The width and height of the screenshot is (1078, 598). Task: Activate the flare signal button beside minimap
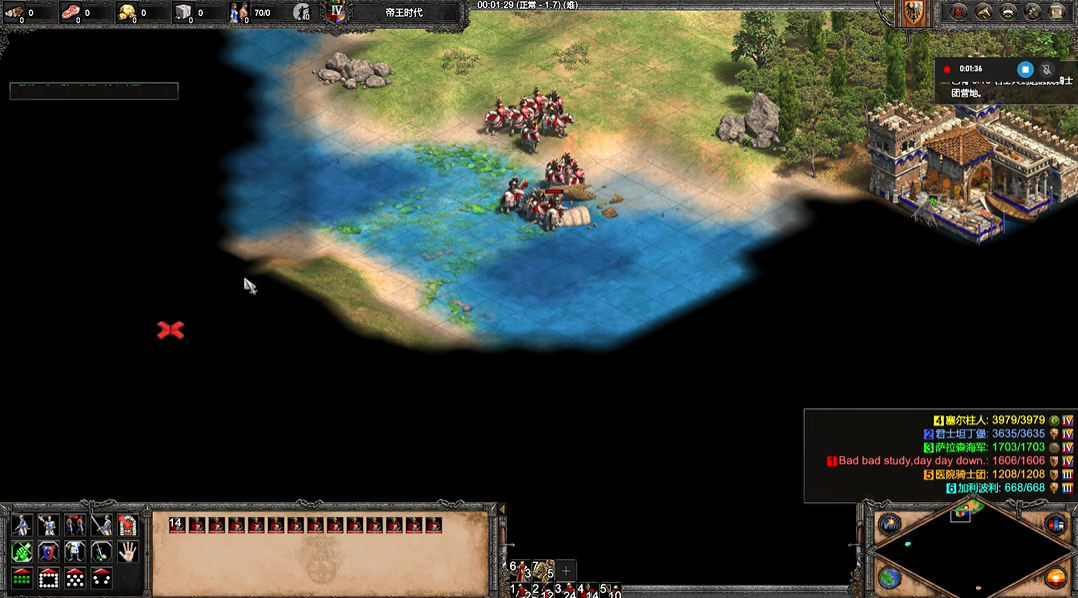pos(890,525)
